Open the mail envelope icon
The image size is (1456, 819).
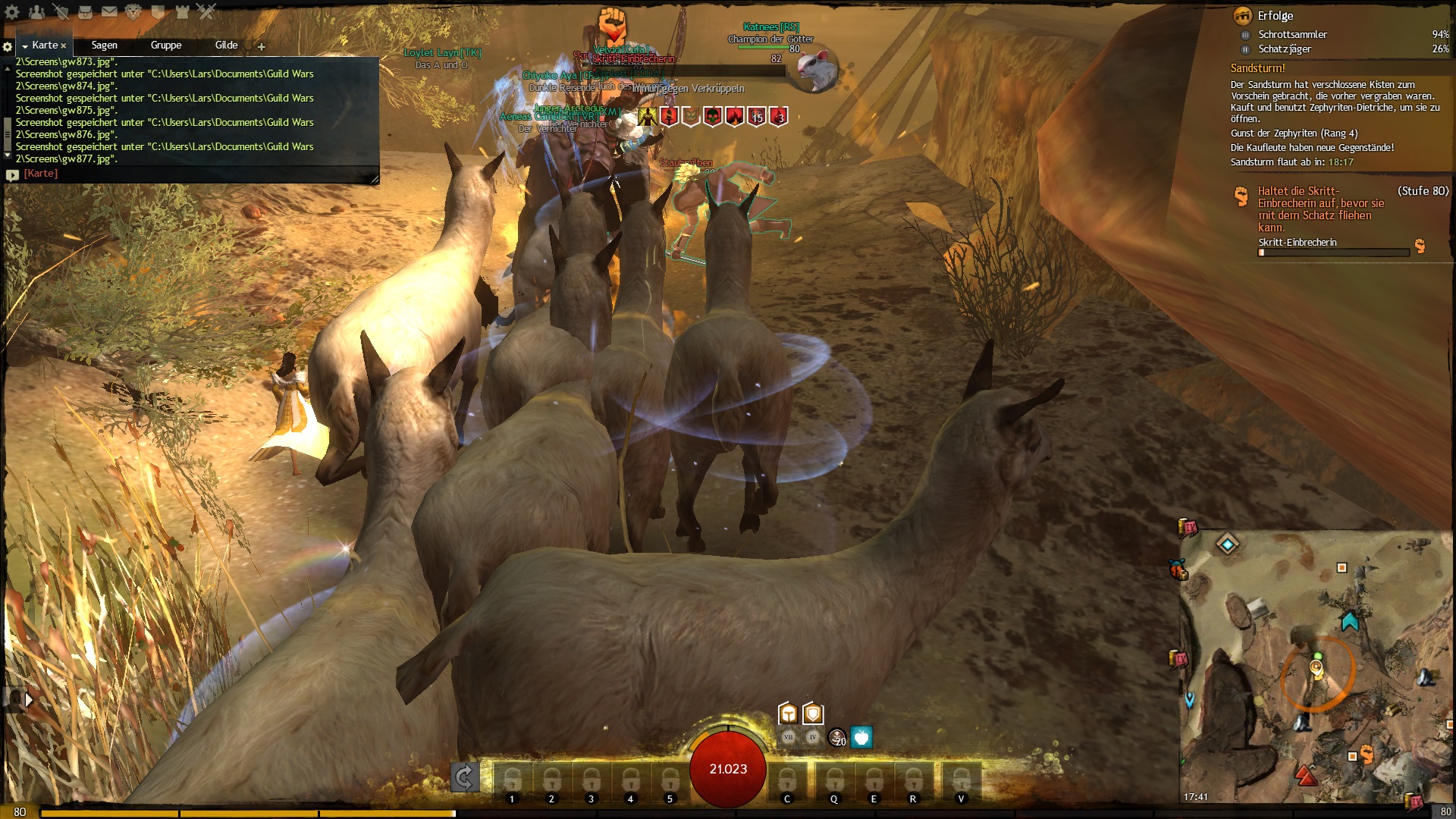pos(109,11)
